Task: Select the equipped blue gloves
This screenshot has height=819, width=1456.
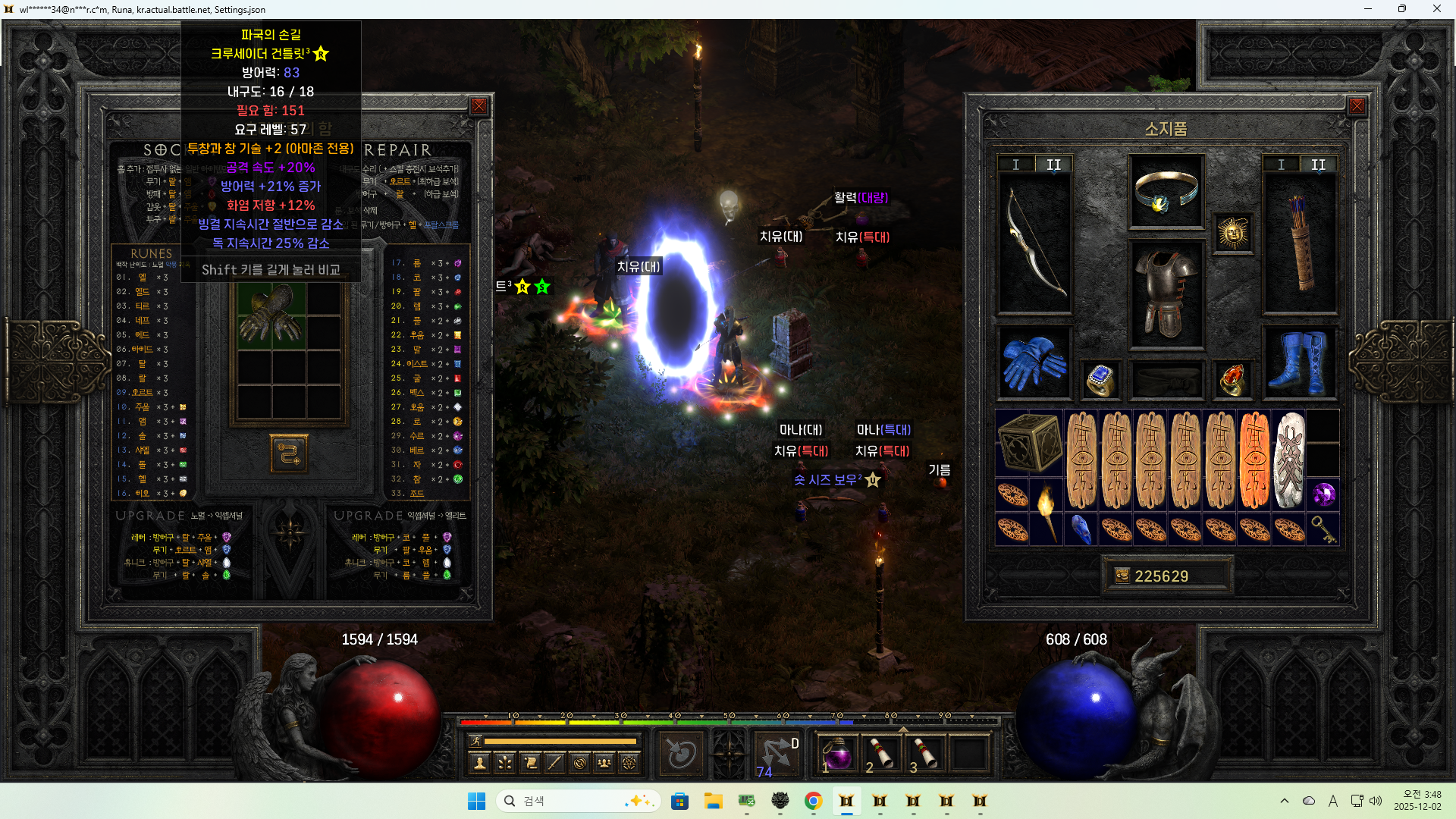Action: (1034, 362)
